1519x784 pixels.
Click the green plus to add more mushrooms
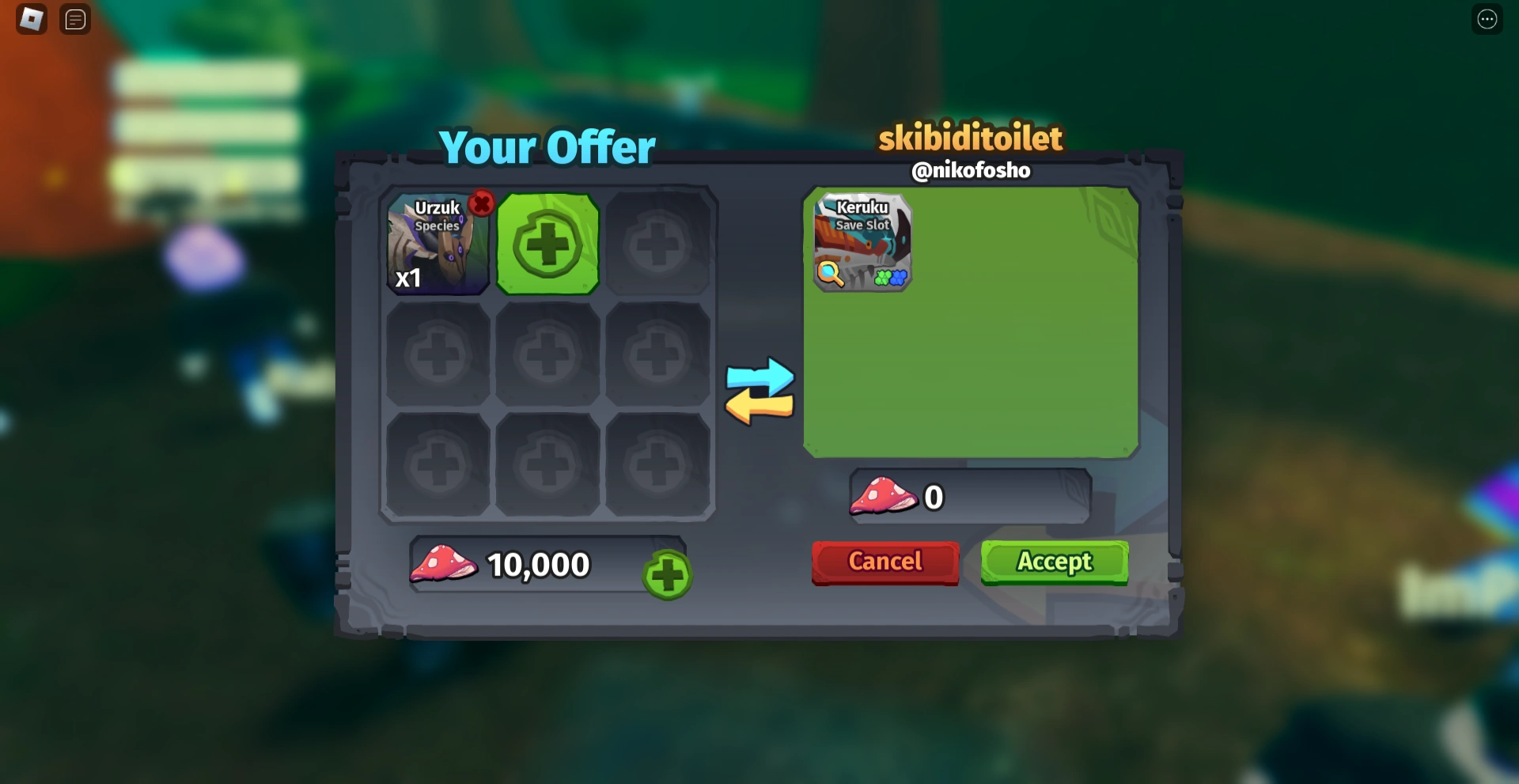point(667,574)
